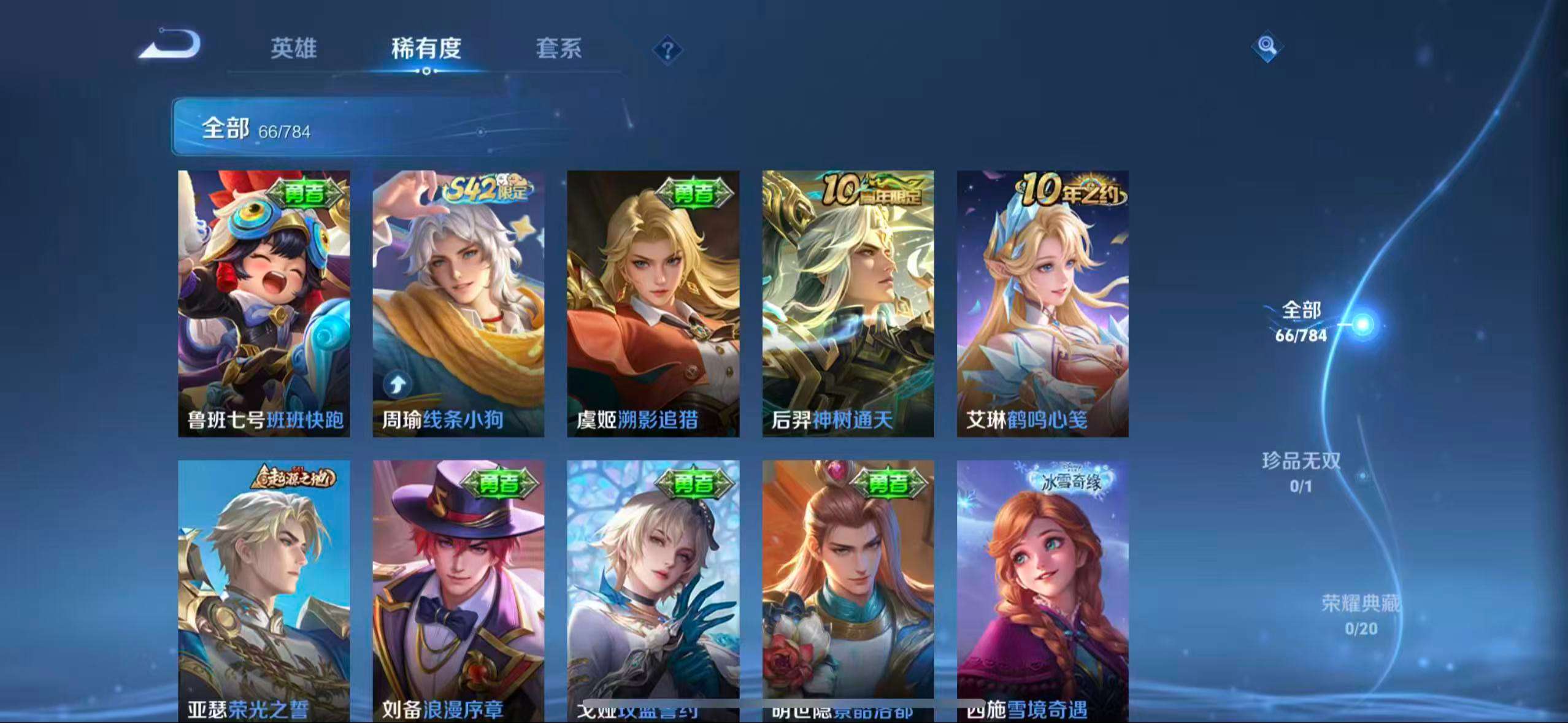
Task: Open the help question mark icon
Action: pos(669,49)
